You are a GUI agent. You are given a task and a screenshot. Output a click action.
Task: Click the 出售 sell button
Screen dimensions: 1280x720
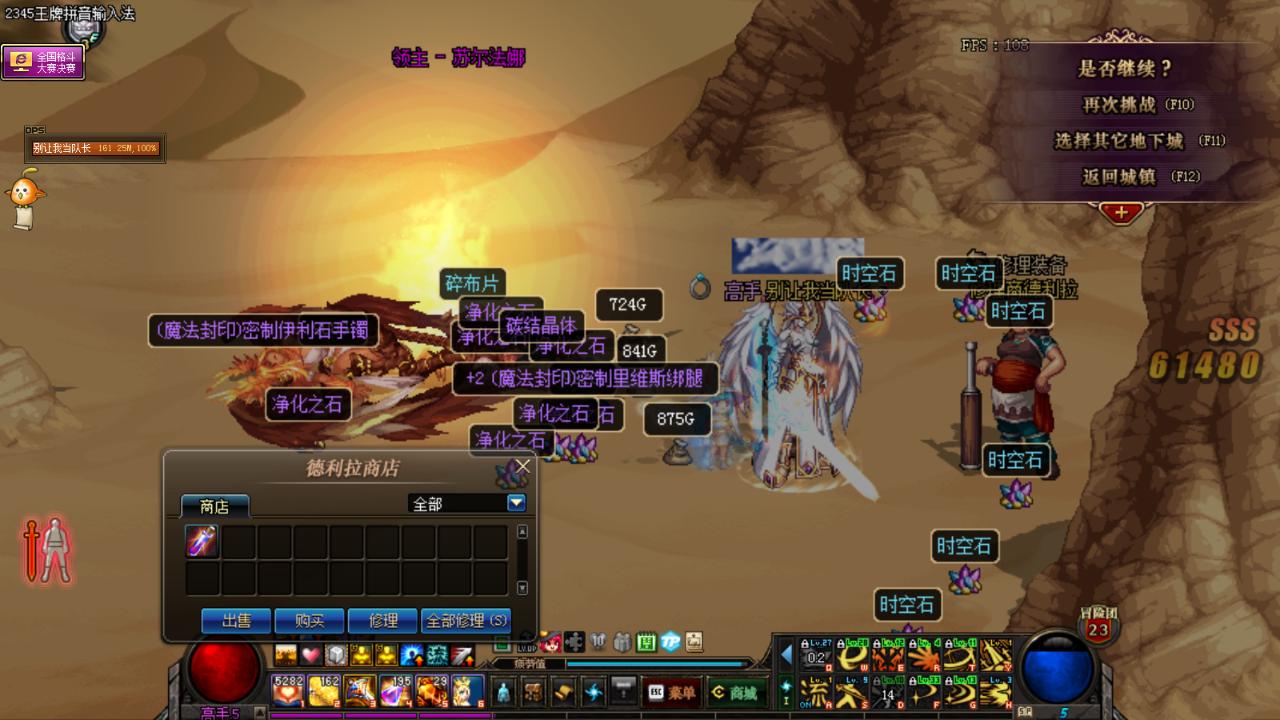(237, 621)
